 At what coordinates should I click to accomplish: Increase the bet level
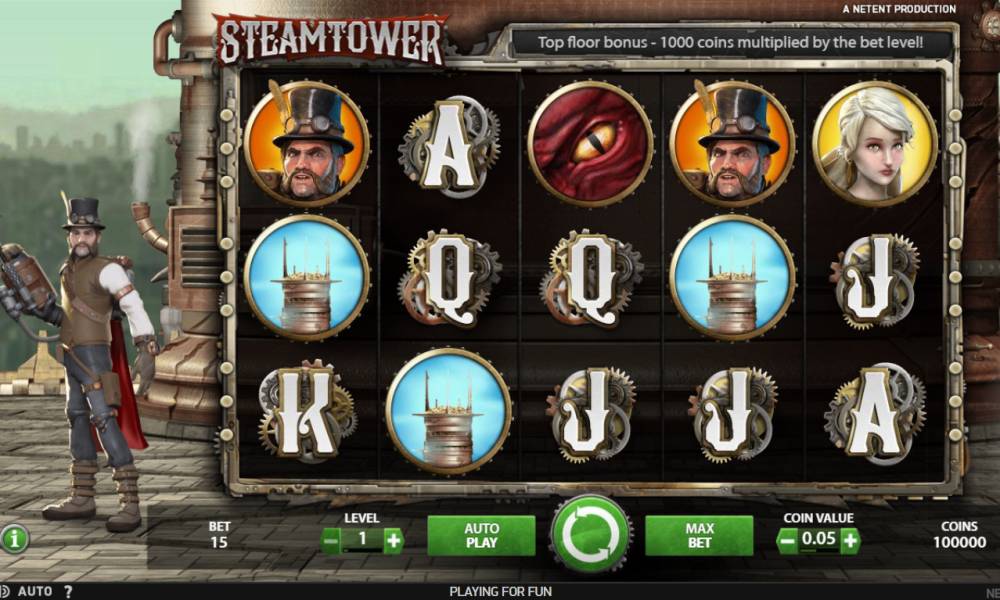pyautogui.click(x=393, y=541)
